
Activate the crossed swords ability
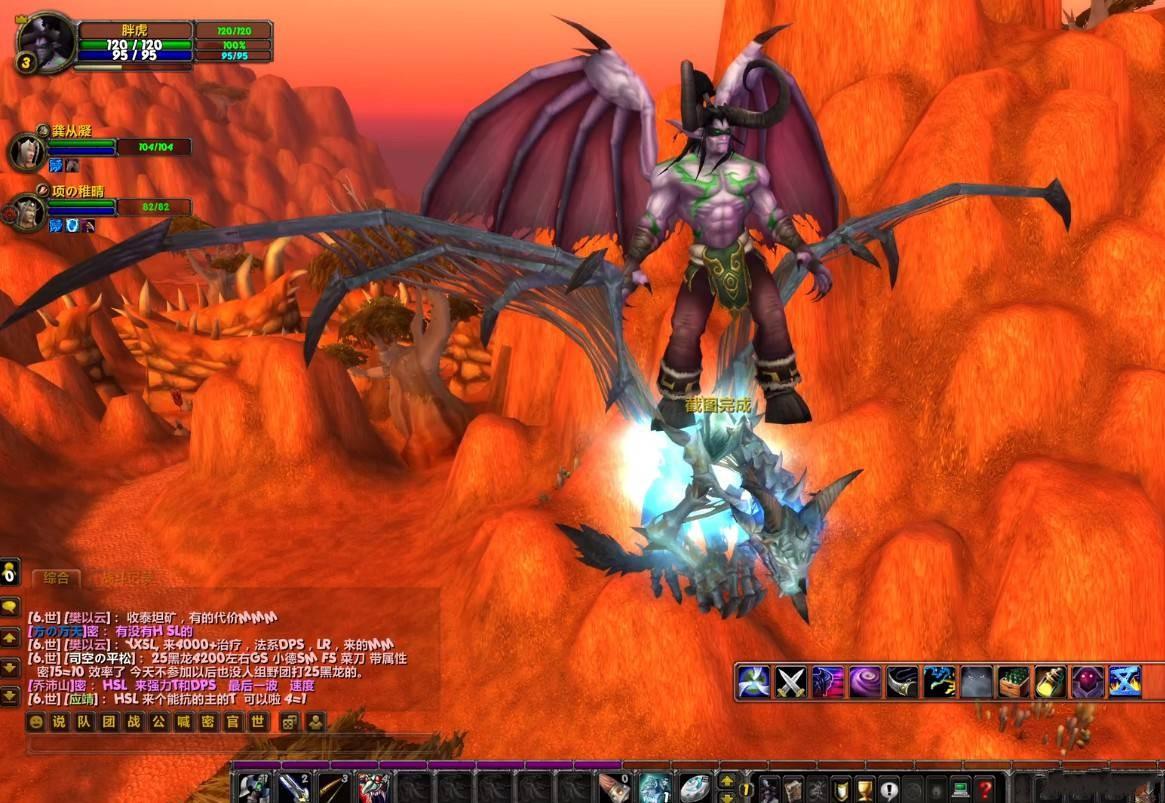[x=791, y=682]
